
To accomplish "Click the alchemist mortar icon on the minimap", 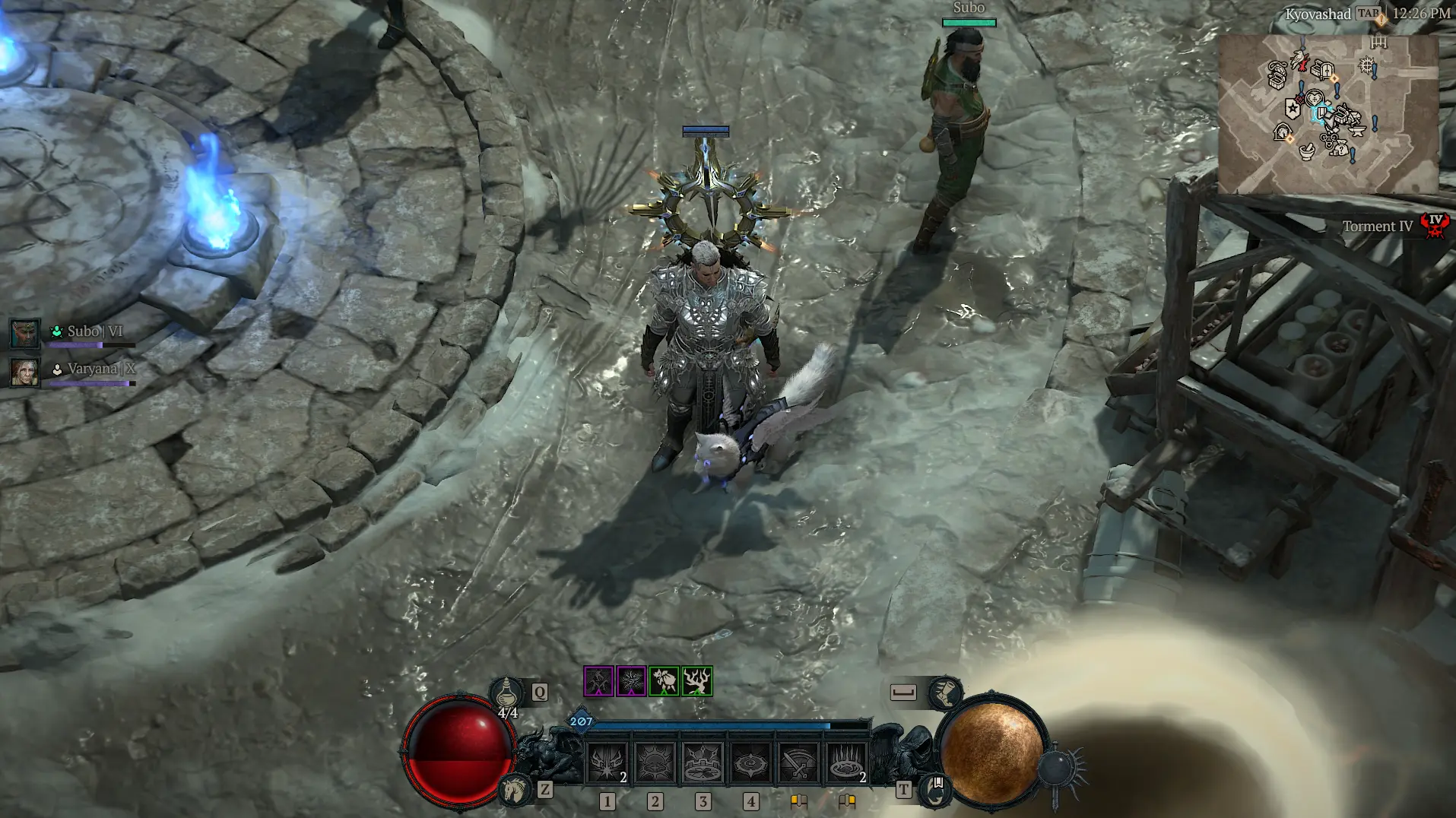I will point(1307,153).
